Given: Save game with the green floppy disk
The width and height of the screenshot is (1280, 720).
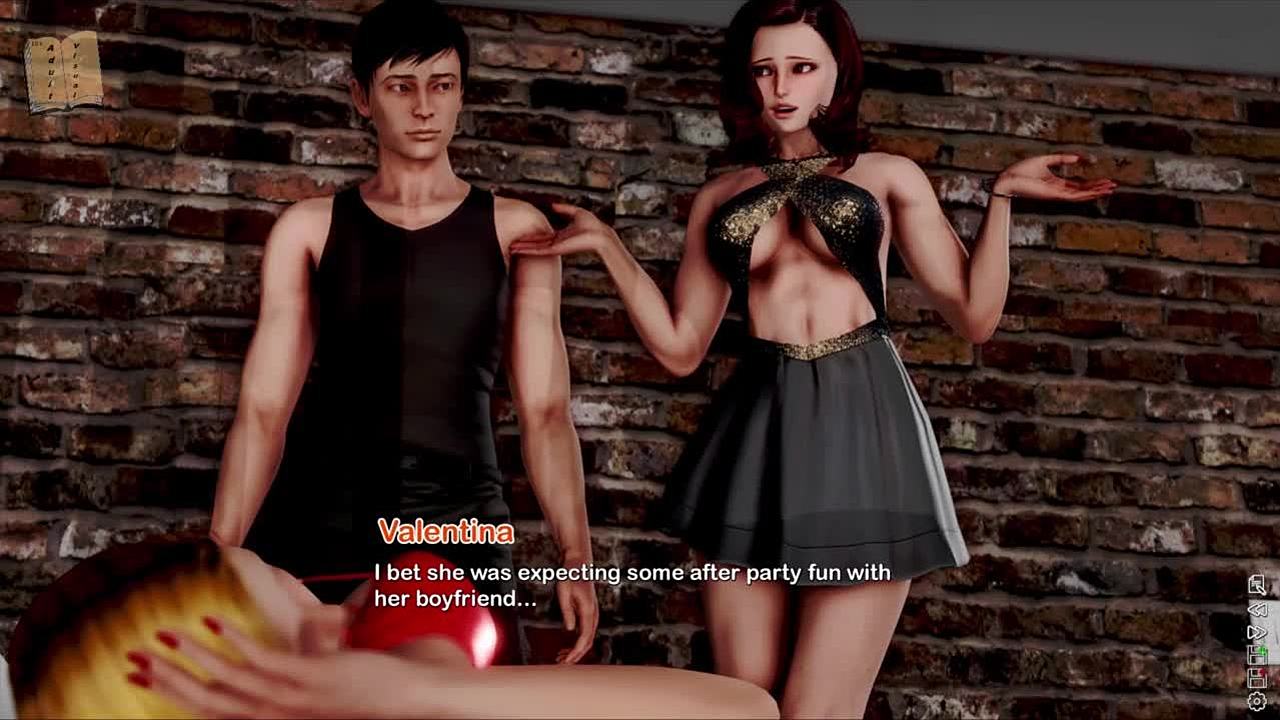Looking at the screenshot, I should tap(1257, 655).
